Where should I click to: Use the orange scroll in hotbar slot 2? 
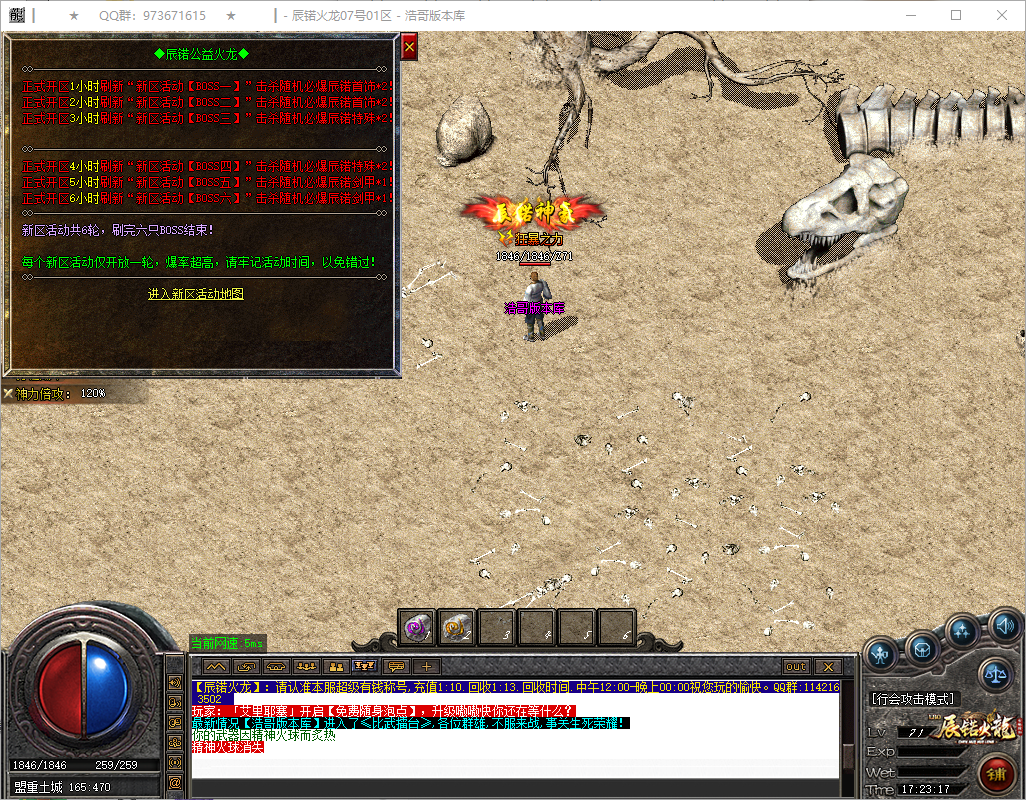click(457, 627)
